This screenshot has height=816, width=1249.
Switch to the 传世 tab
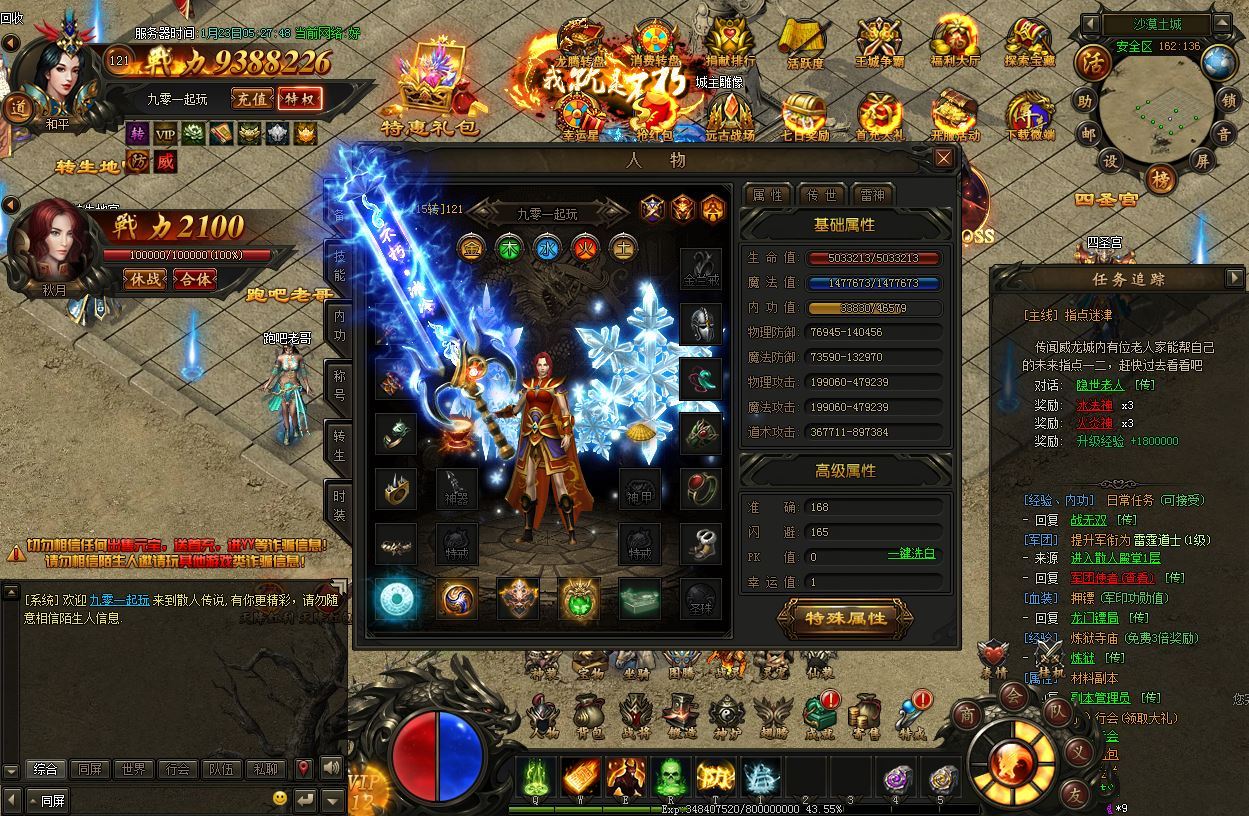pyautogui.click(x=822, y=195)
